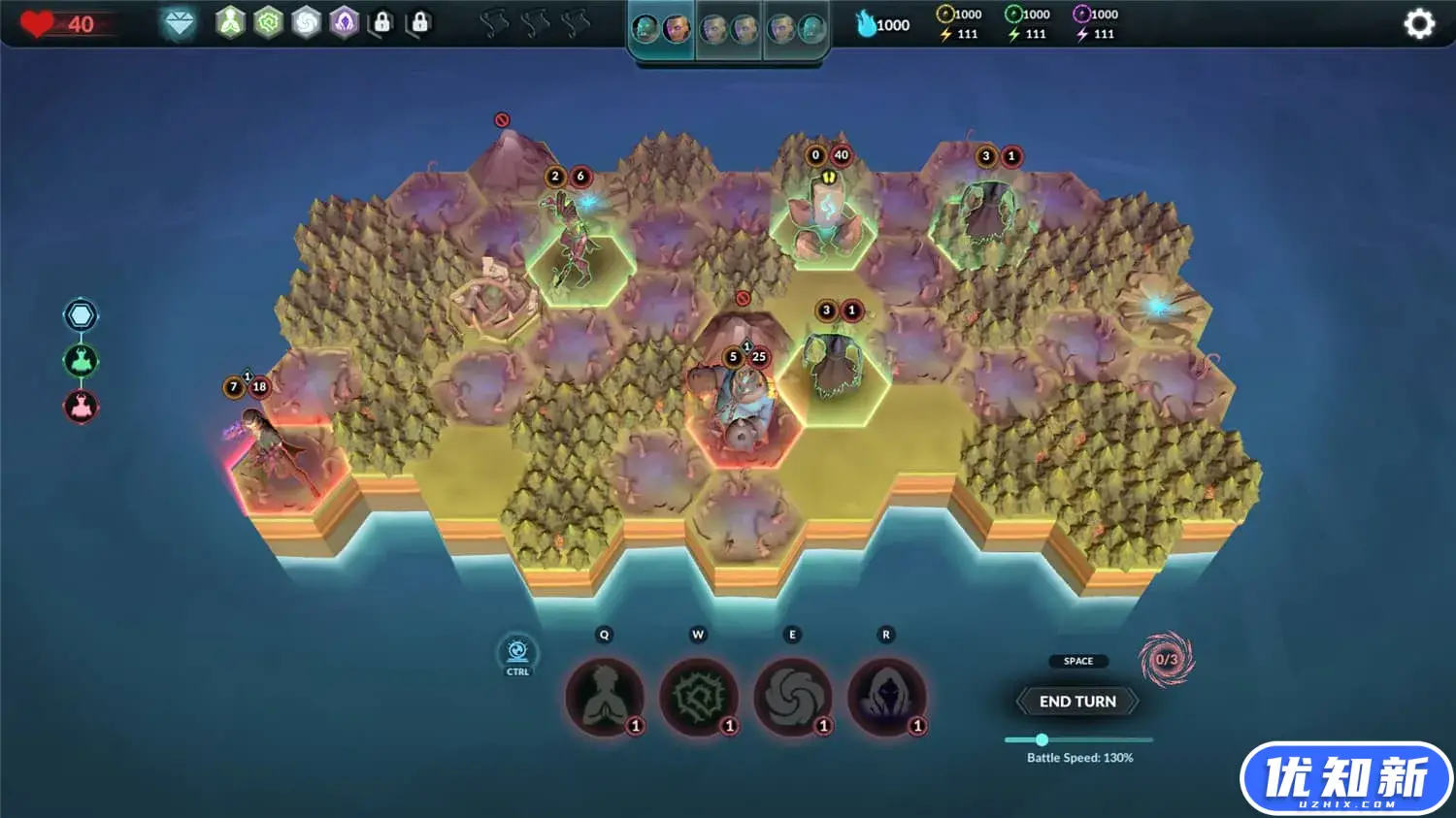Adjust the Battle Speed slider handle
1456x818 pixels.
pyautogui.click(x=1042, y=739)
